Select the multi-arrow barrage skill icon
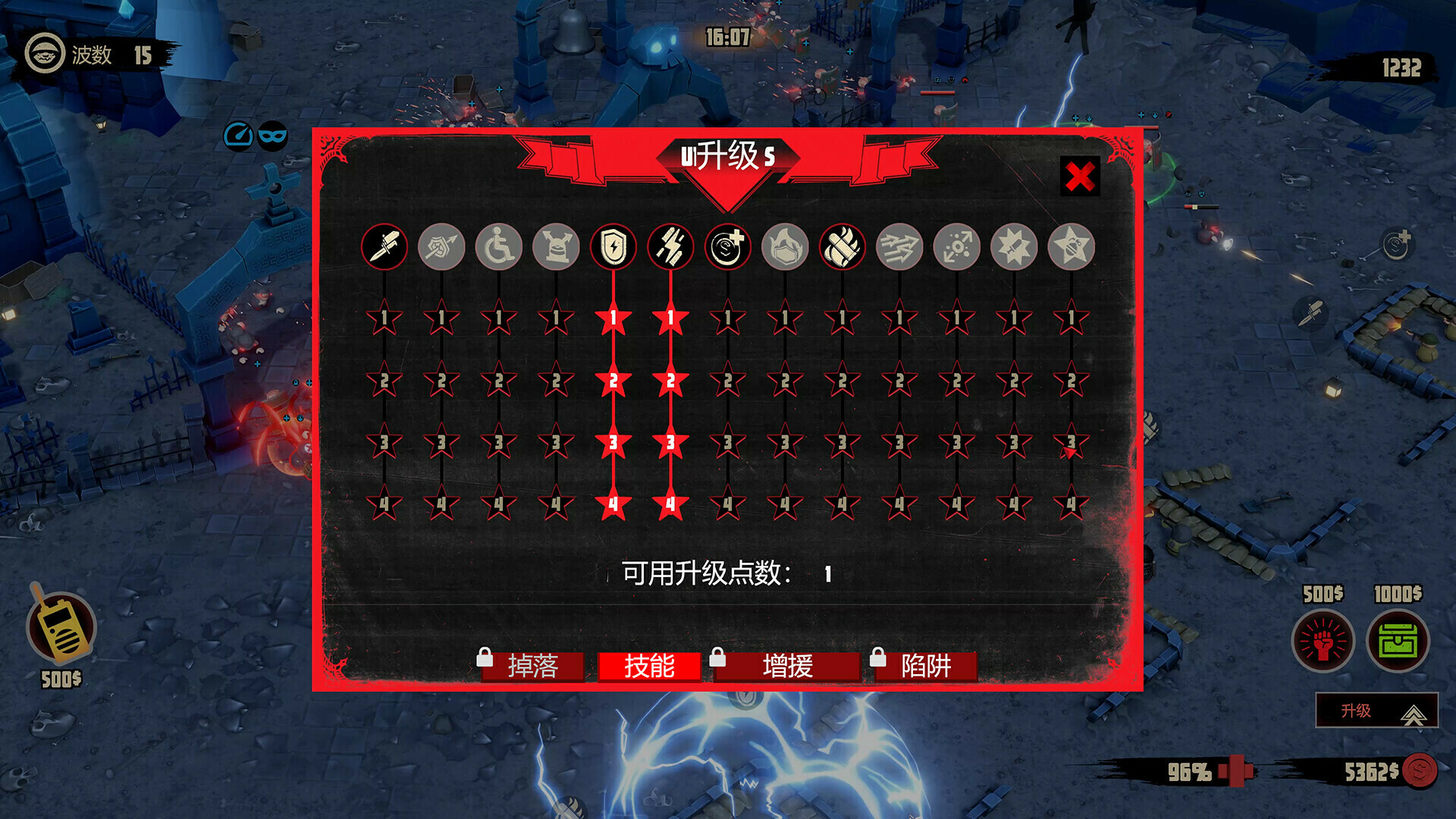 click(x=899, y=246)
